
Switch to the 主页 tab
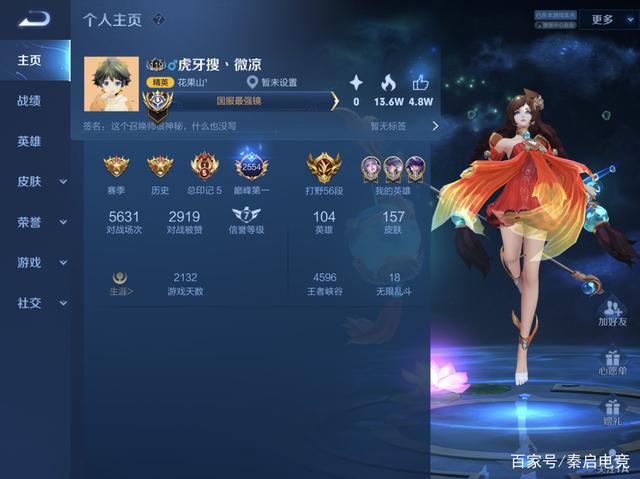(29, 61)
